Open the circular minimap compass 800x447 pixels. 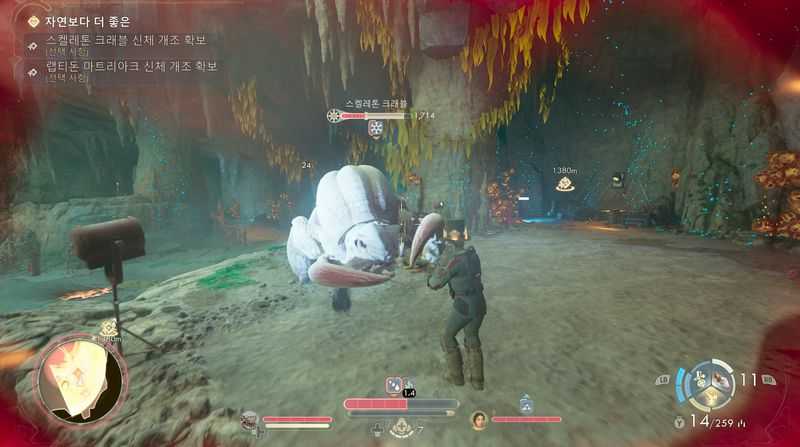(x=82, y=378)
